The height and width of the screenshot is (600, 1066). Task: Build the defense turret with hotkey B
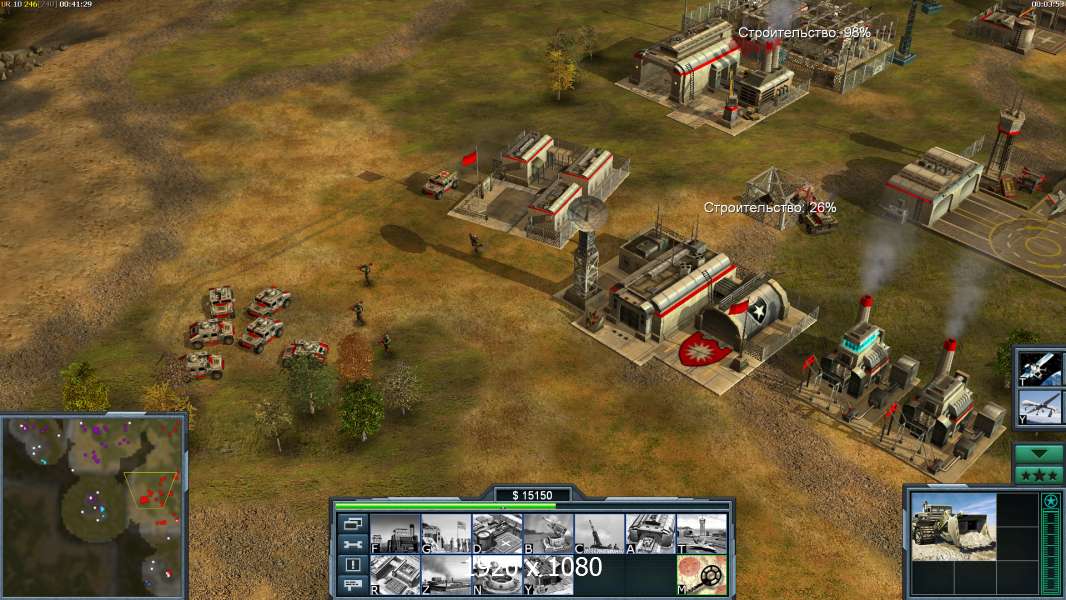pyautogui.click(x=548, y=533)
